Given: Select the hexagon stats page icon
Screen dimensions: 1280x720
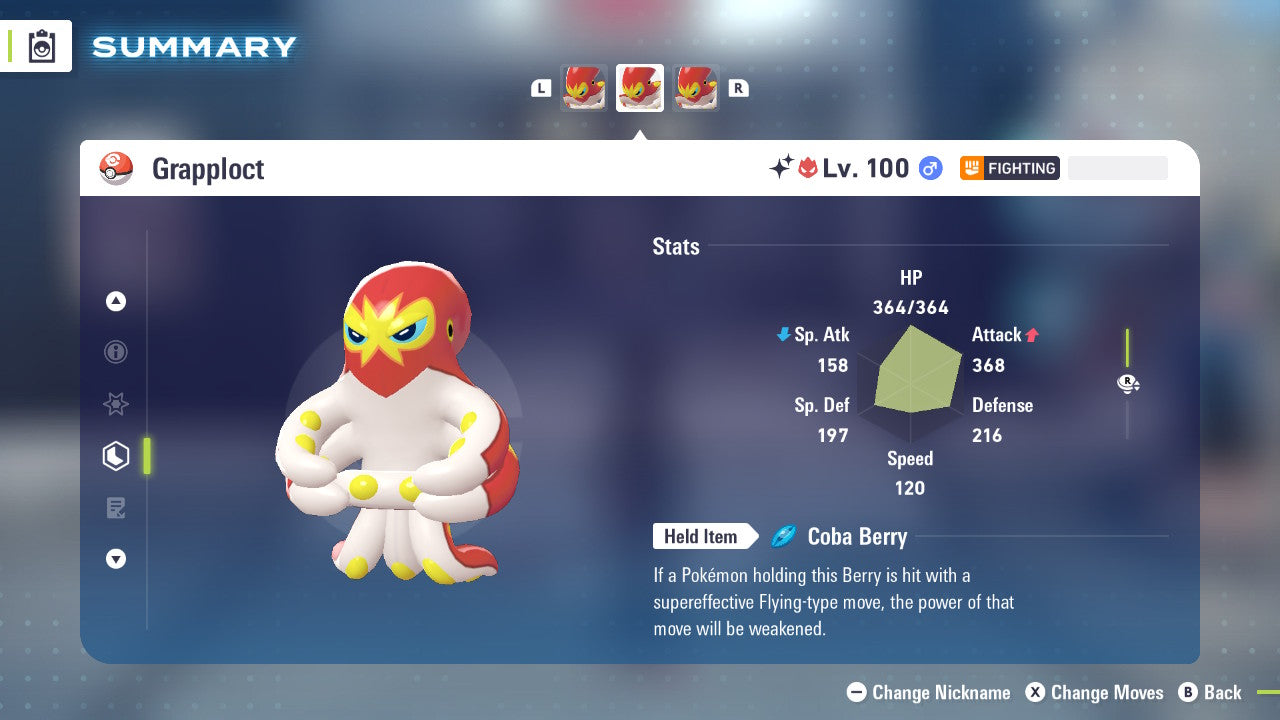Looking at the screenshot, I should (x=116, y=455).
